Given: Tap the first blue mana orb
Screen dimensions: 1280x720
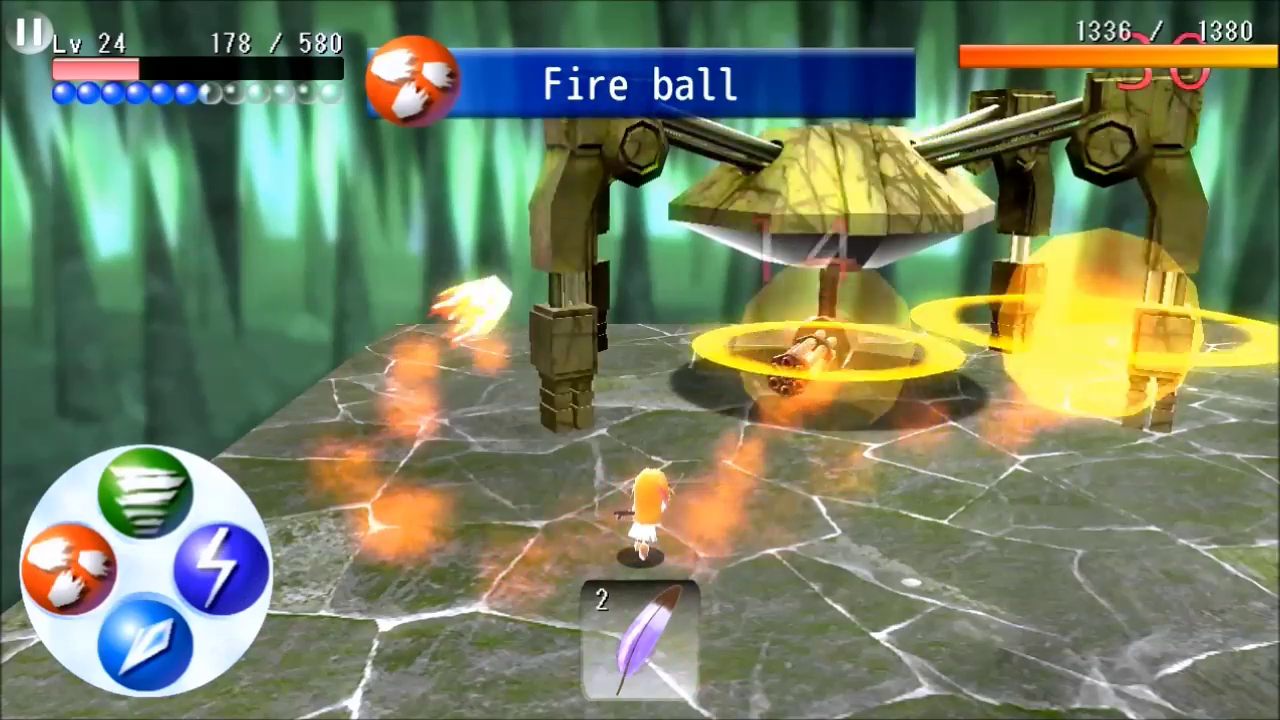Looking at the screenshot, I should (x=62, y=92).
